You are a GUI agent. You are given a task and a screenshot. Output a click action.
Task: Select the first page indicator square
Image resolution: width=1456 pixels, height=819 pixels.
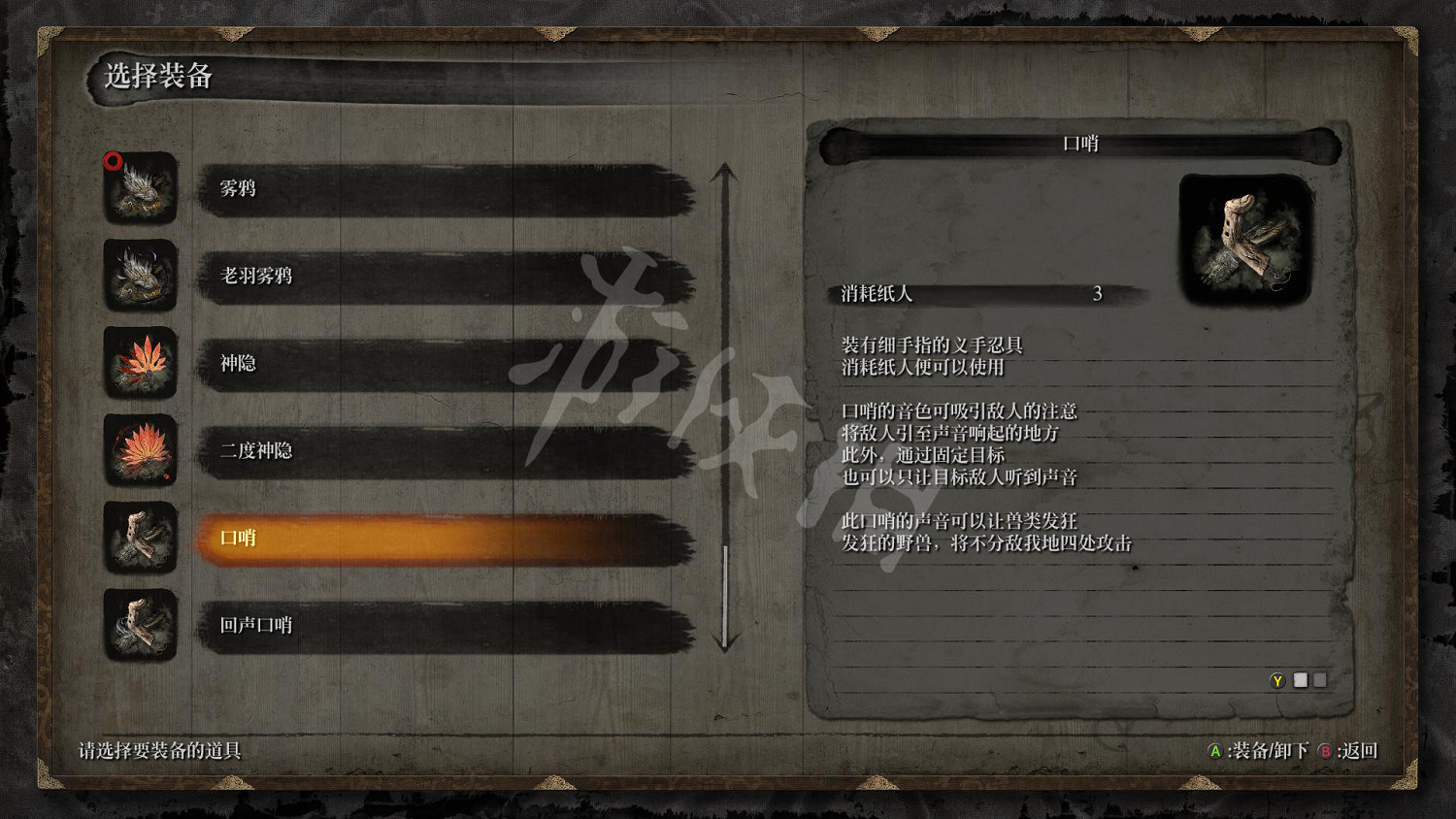pyautogui.click(x=1302, y=680)
